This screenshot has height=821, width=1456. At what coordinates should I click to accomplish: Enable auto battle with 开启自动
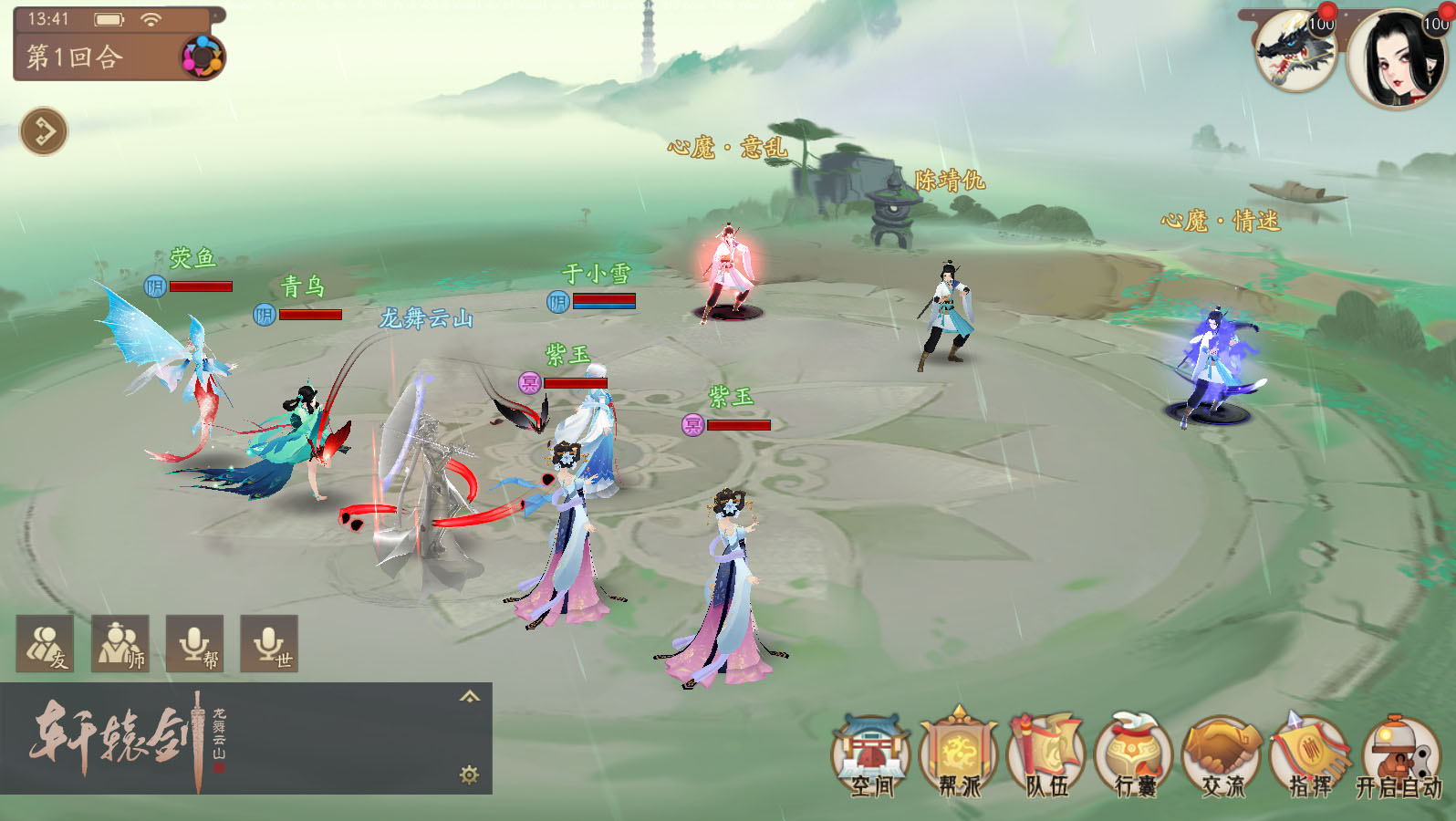click(1399, 757)
